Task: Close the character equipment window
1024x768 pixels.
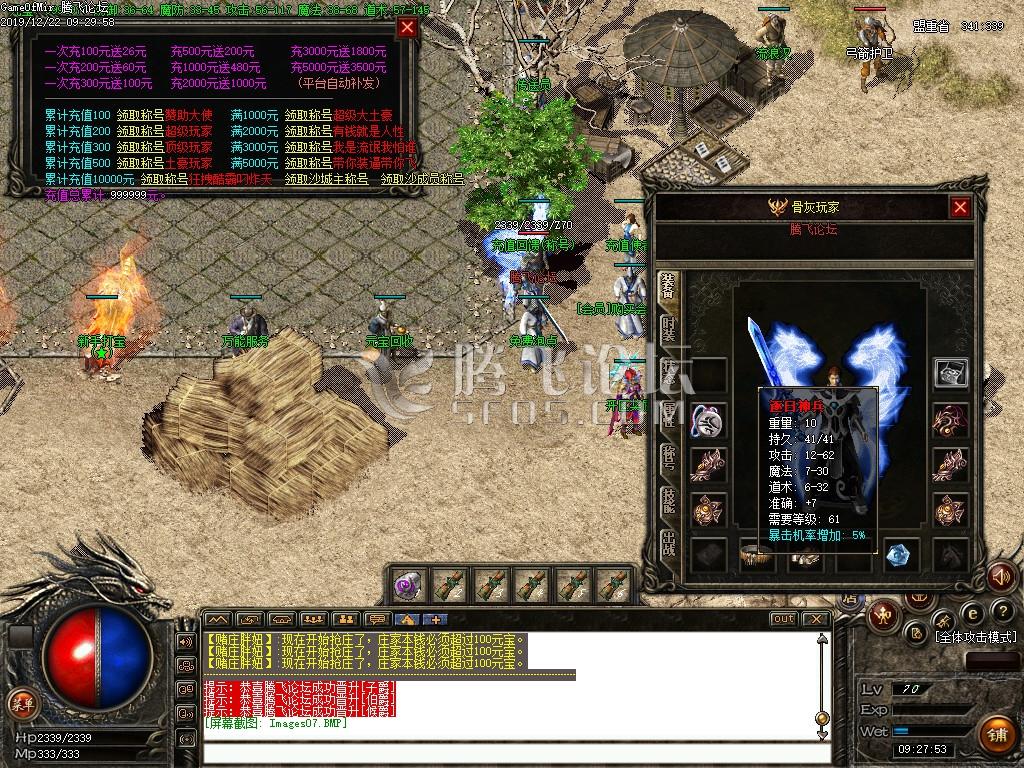Action: coord(960,207)
